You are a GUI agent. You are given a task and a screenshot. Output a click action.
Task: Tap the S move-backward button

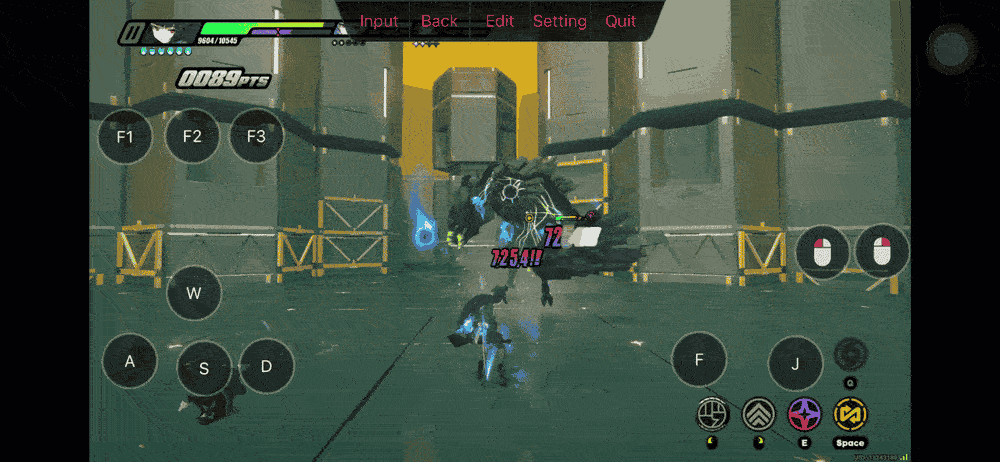click(x=204, y=368)
